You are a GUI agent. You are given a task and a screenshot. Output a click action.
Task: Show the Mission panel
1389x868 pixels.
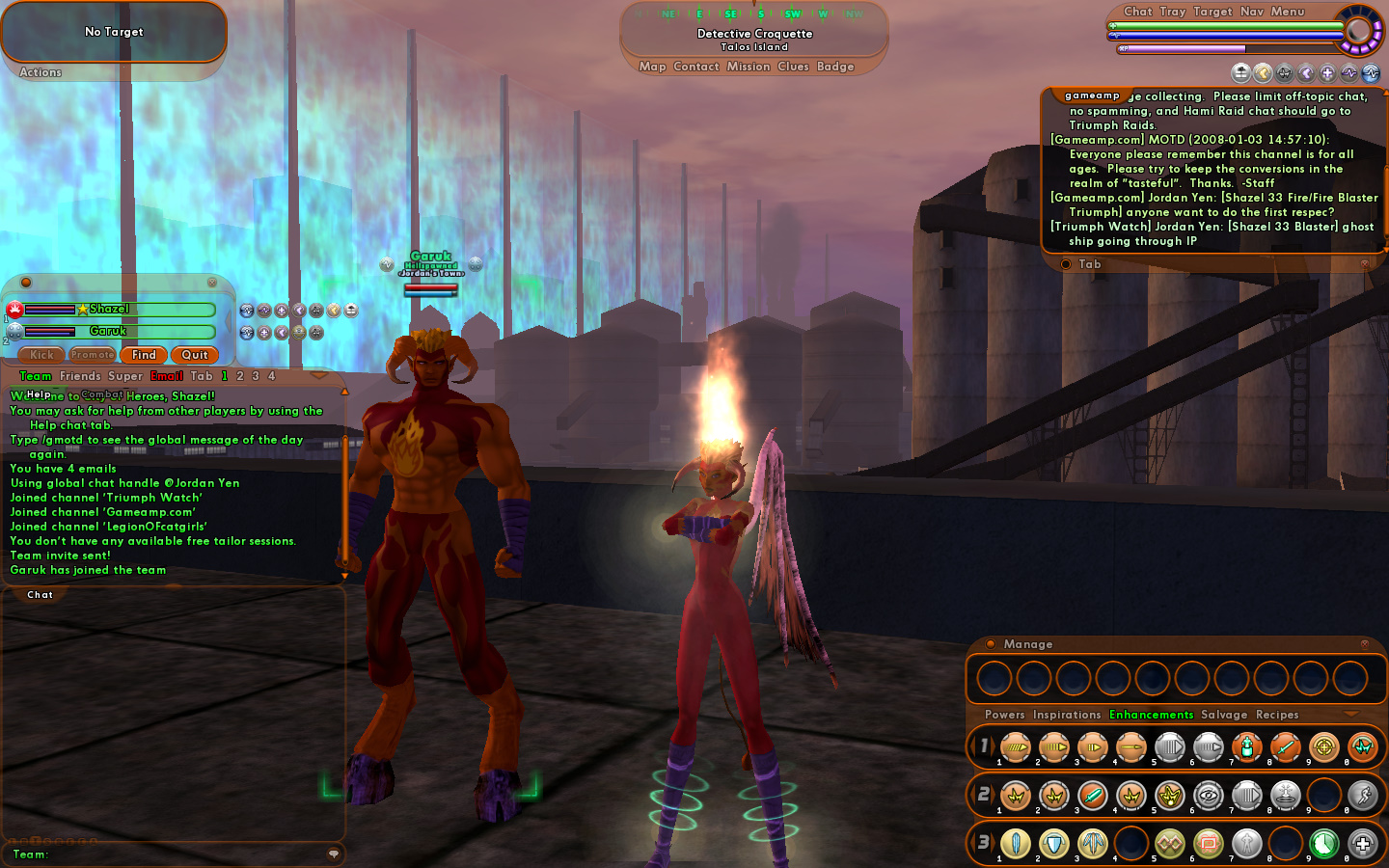point(749,67)
